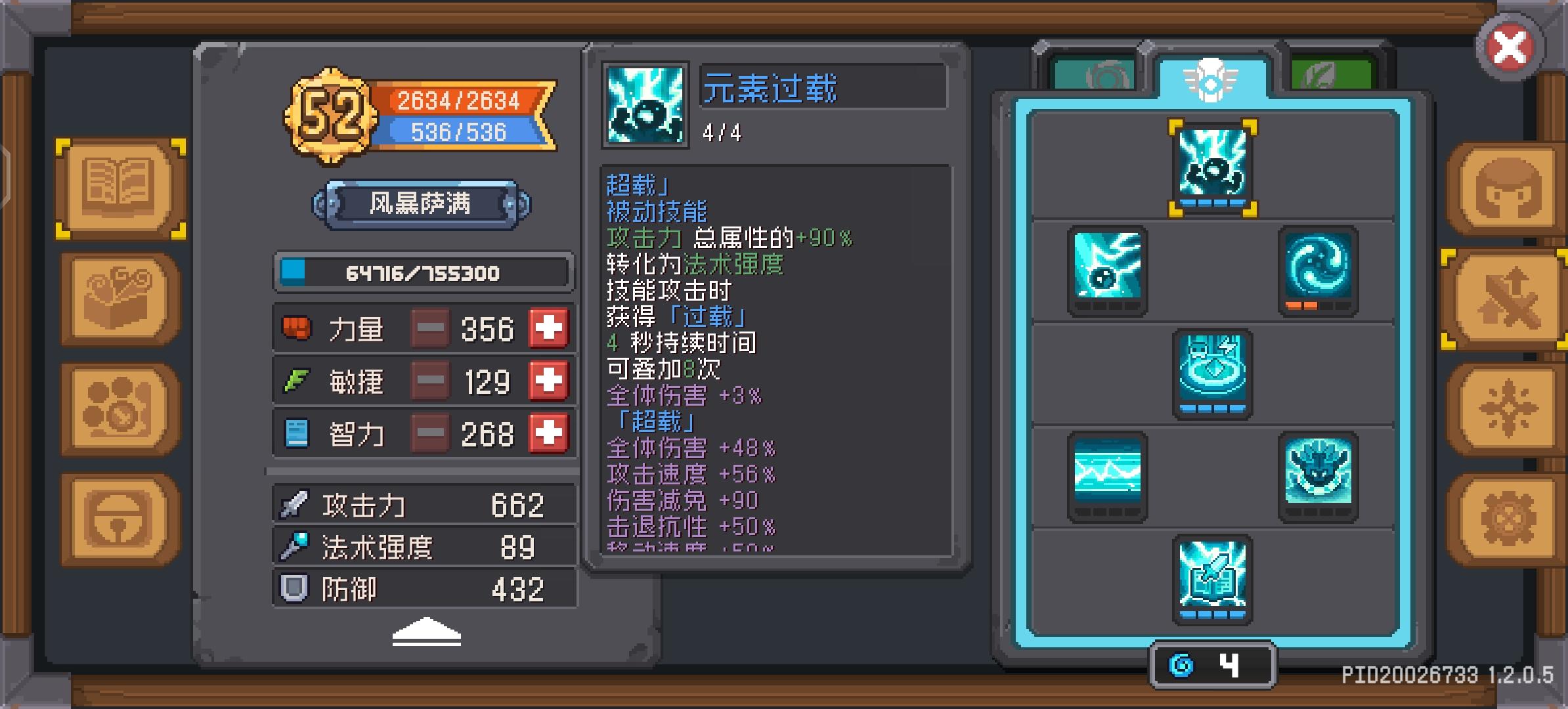This screenshot has height=709, width=1568.
Task: Increase 力量 with its plus button
Action: click(x=549, y=328)
